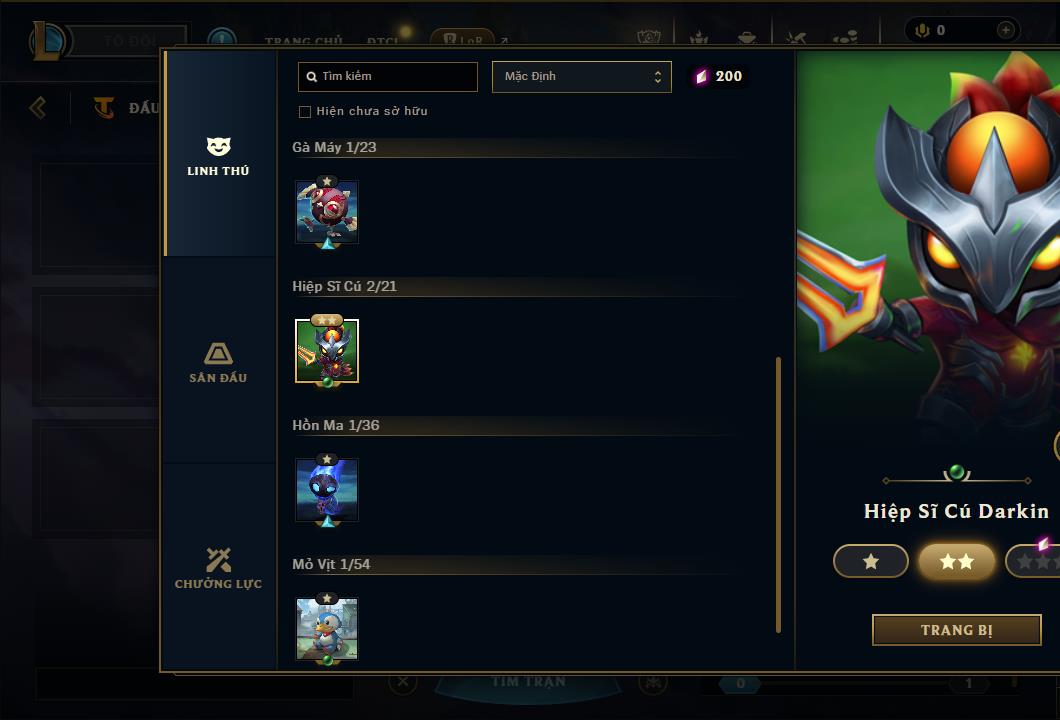The width and height of the screenshot is (1060, 720).
Task: Click the list's vertical scrollbar
Action: (778, 494)
